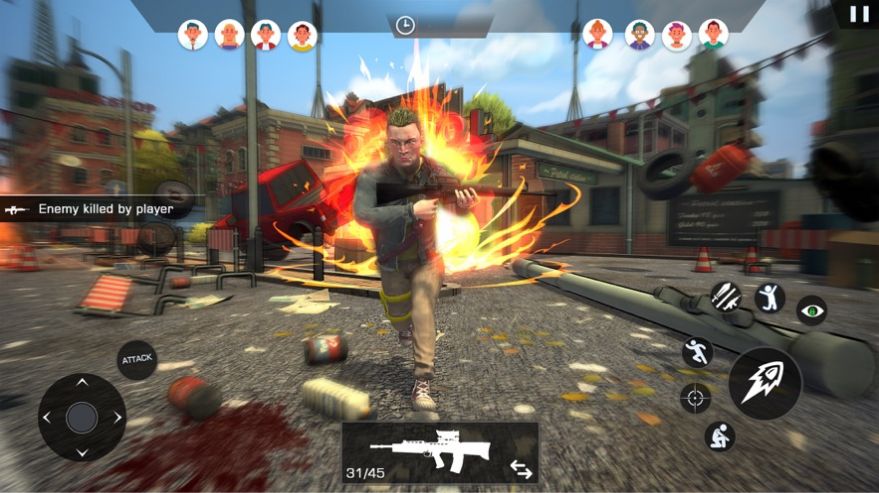879x493 pixels.
Task: Tap the joystick's down arrow
Action: [x=82, y=450]
